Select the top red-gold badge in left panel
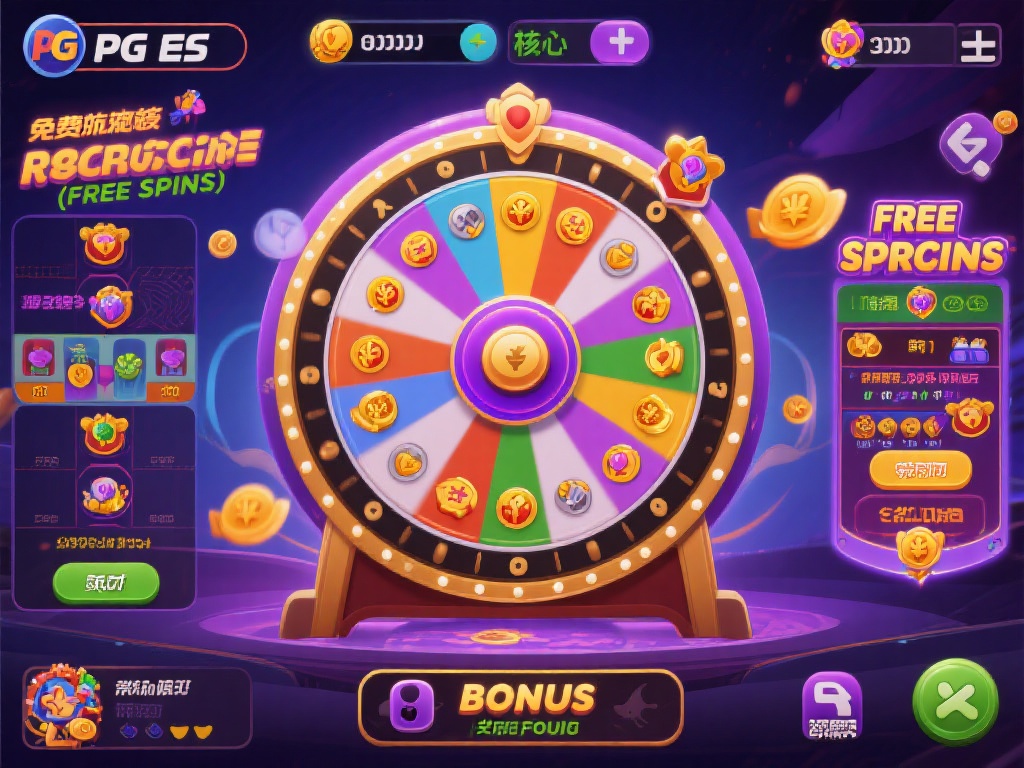Image resolution: width=1024 pixels, height=768 pixels. pos(104,243)
